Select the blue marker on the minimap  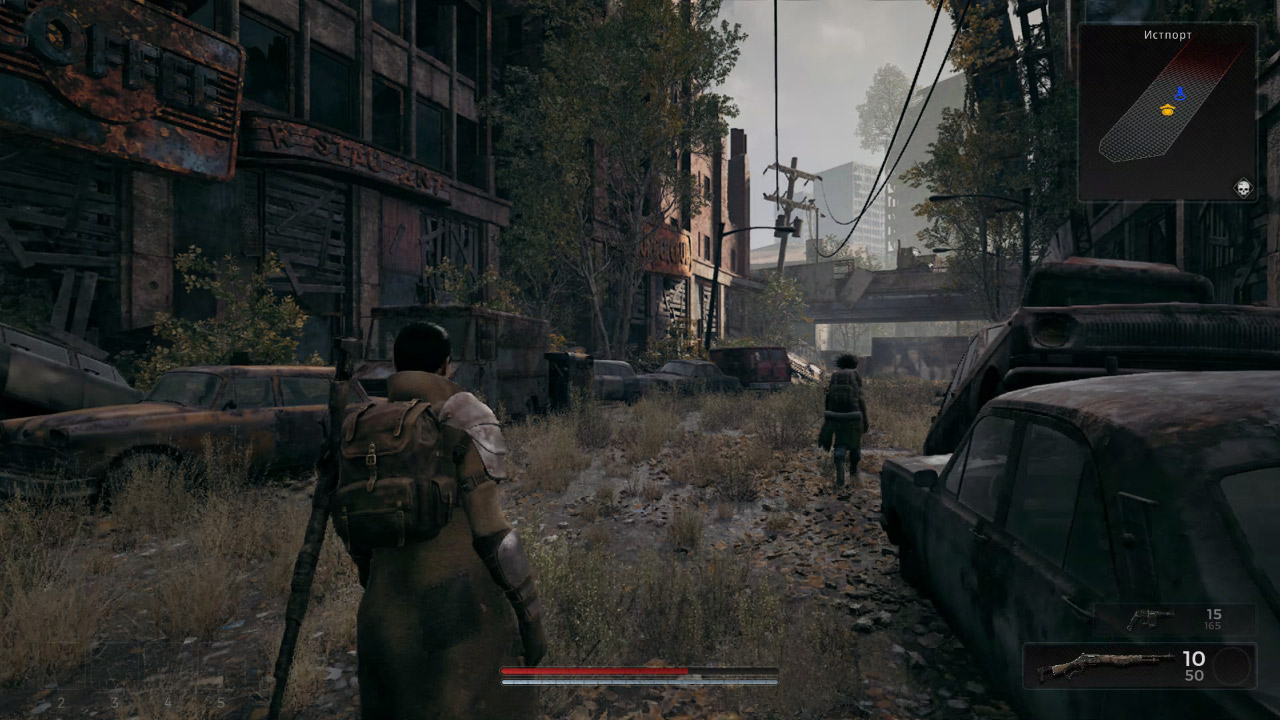[1180, 93]
